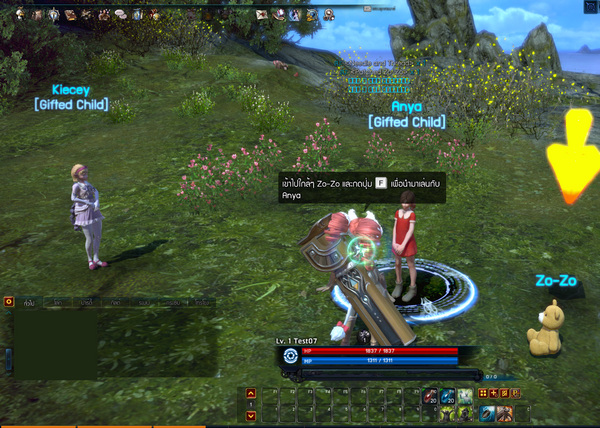
Task: Use the blue potion hotbar item
Action: (x=449, y=395)
